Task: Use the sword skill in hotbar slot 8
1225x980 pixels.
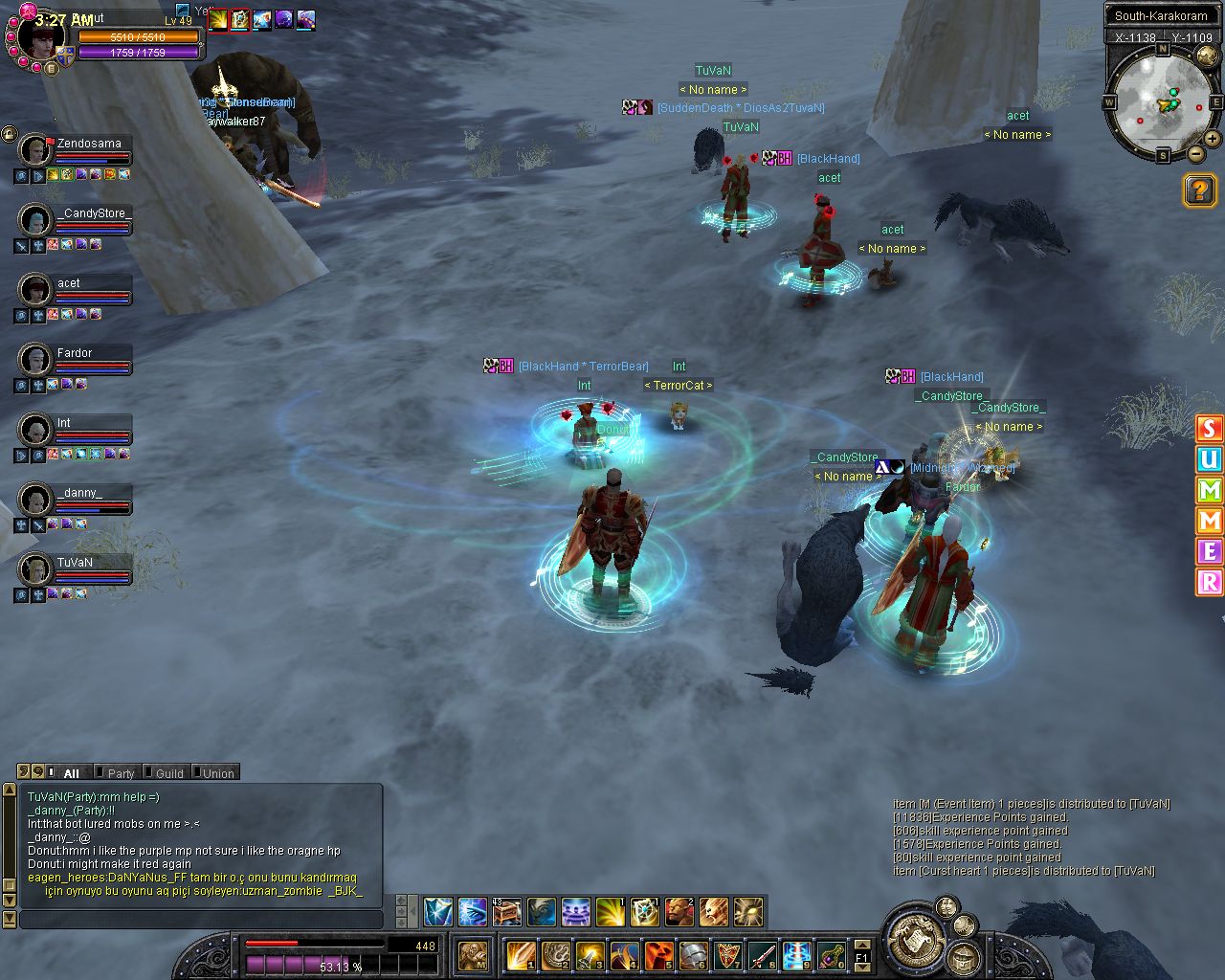Action: pyautogui.click(x=762, y=954)
